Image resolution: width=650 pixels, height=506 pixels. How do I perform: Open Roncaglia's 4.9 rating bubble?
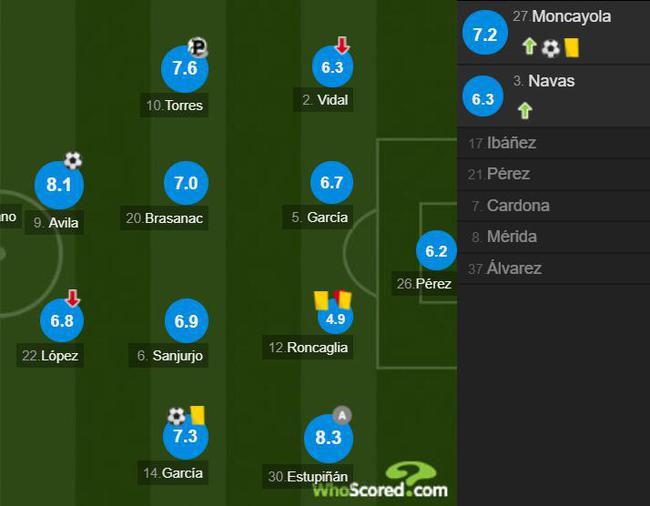click(x=333, y=320)
